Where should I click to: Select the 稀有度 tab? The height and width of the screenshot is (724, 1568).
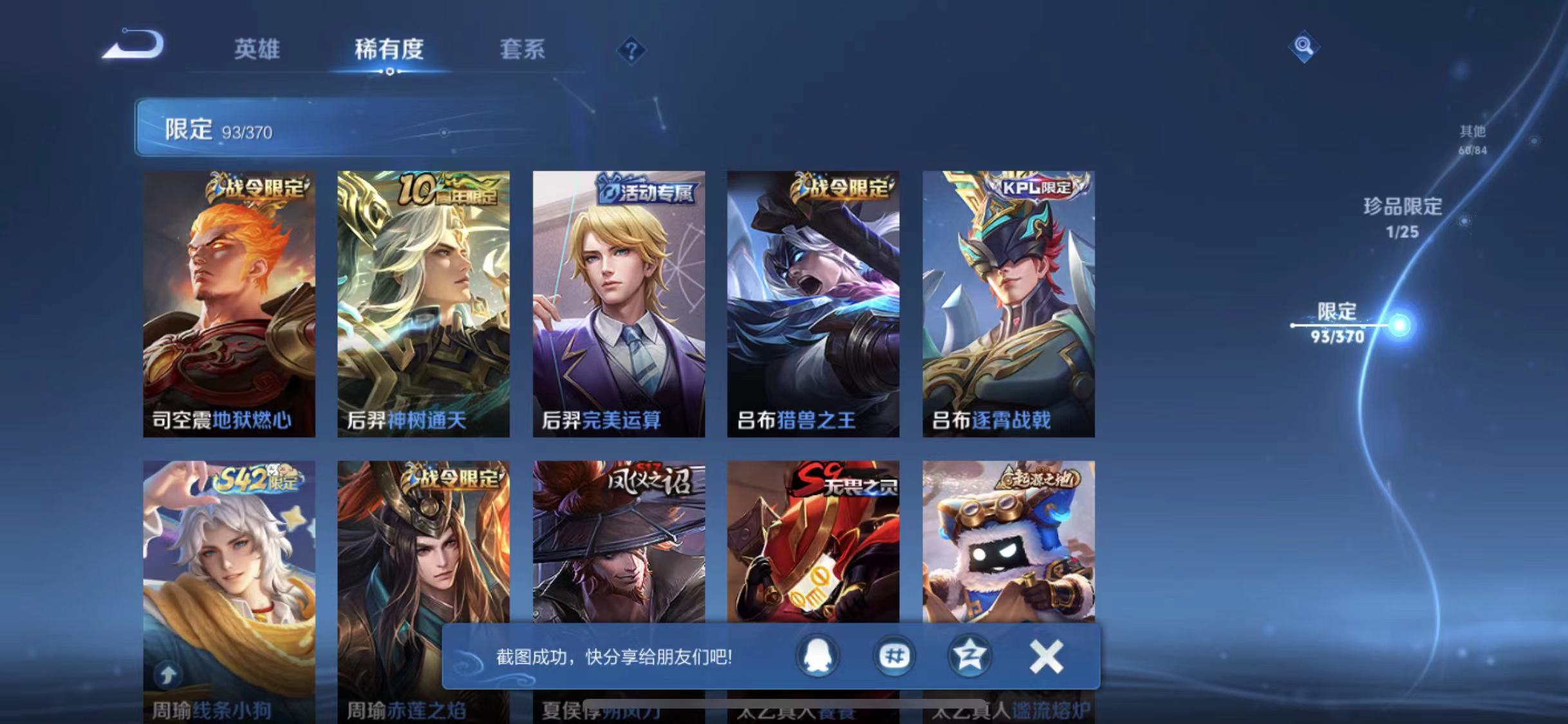tap(388, 50)
